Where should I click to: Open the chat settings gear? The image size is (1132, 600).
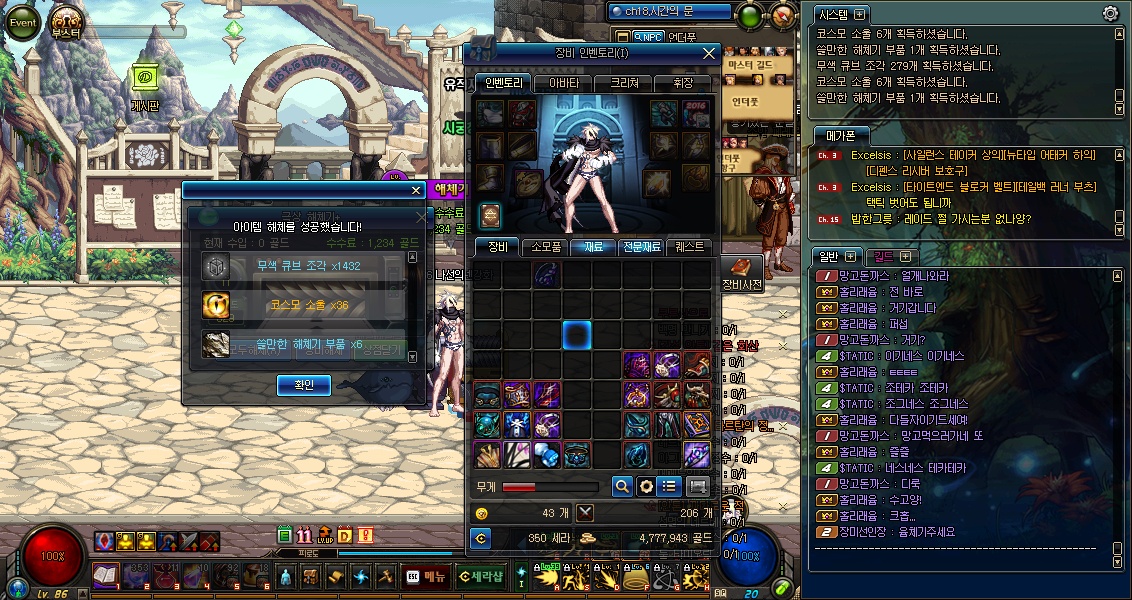pos(1109,14)
